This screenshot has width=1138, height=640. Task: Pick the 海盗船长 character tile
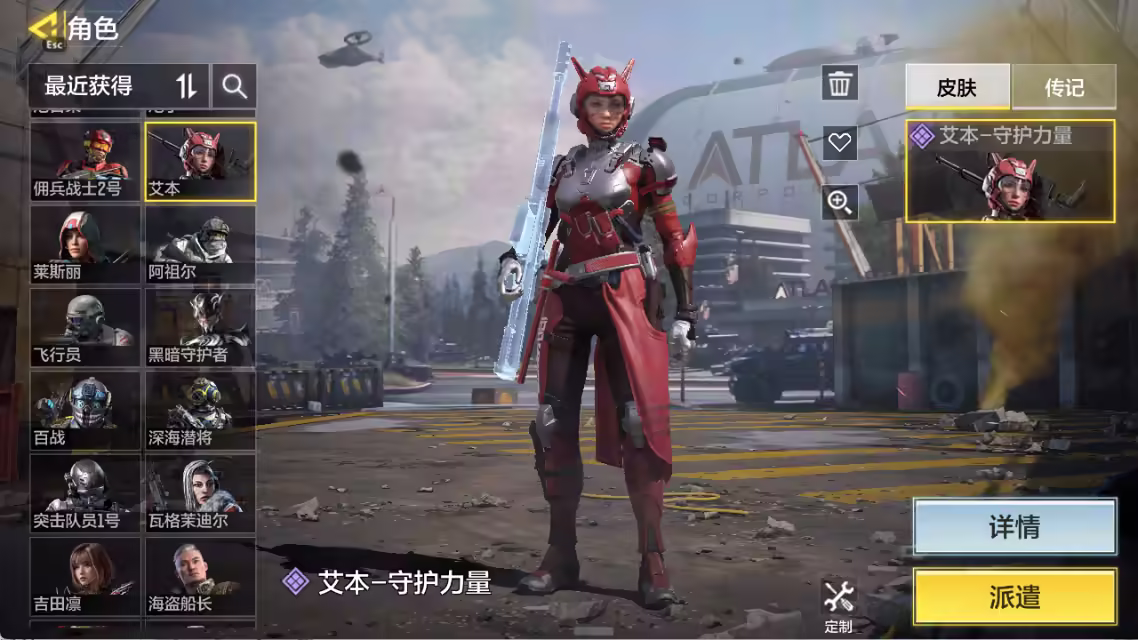[x=200, y=576]
